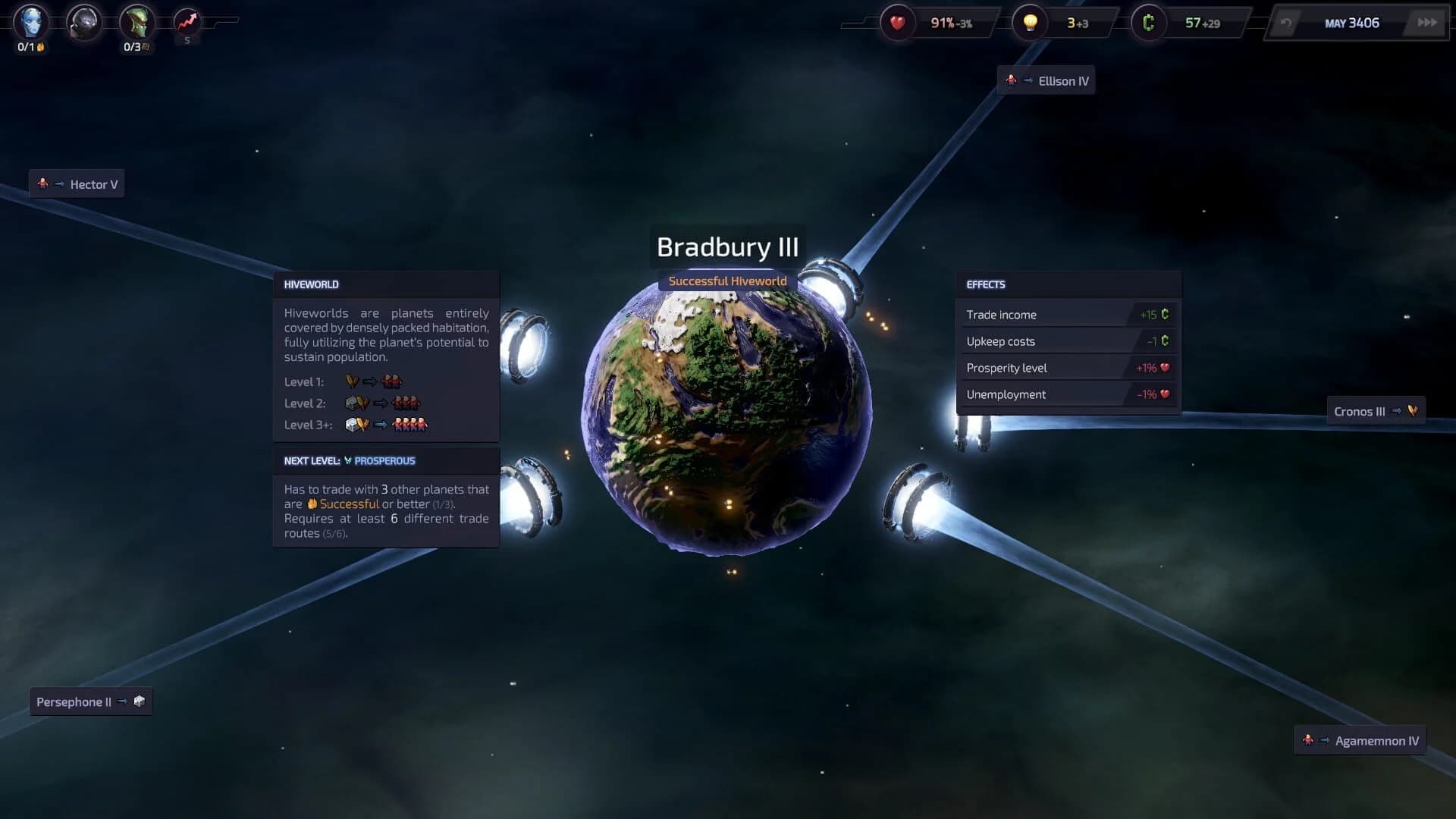Viewport: 1456px width, 819px height.
Task: Click the rocket icon beside Ellison IV
Action: point(1011,80)
